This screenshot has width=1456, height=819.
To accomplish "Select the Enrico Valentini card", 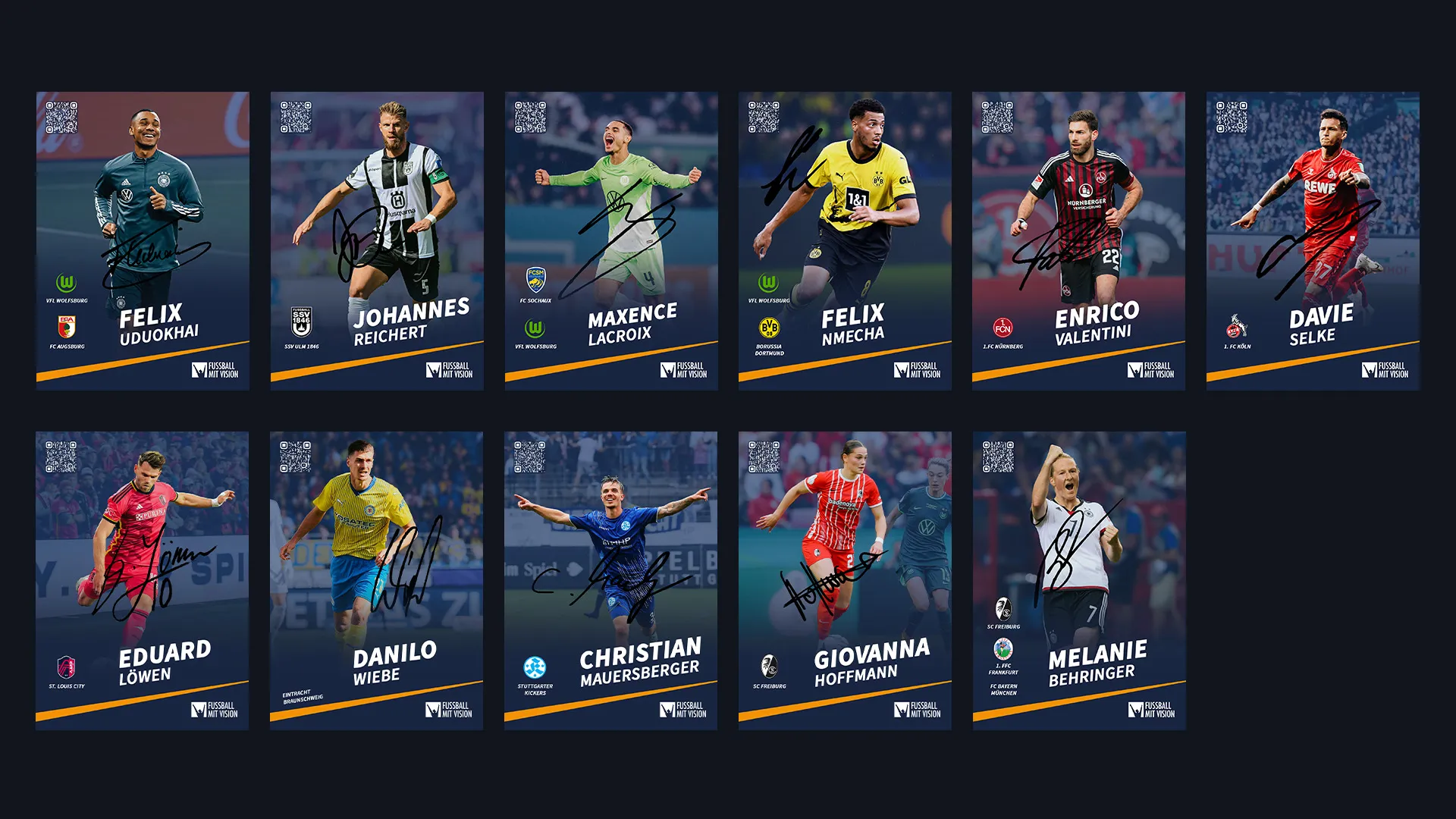I will coord(1078,241).
